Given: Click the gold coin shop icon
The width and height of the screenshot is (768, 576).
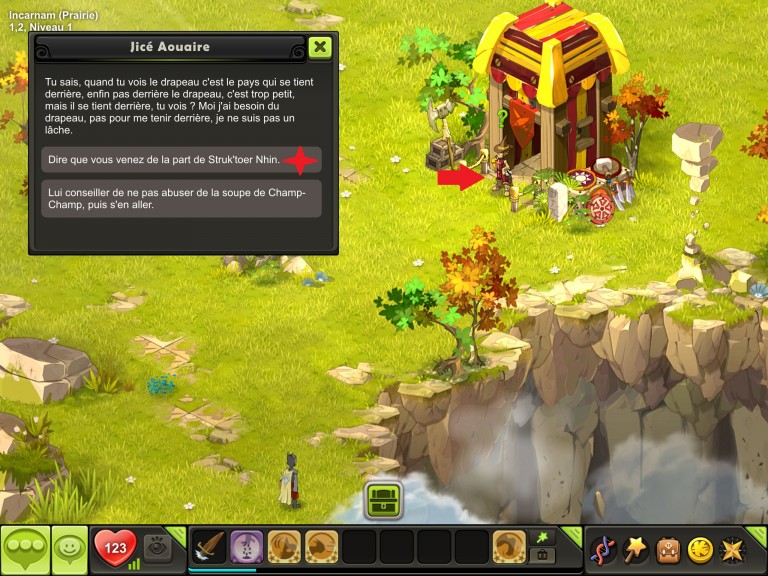Looking at the screenshot, I should coord(700,549).
